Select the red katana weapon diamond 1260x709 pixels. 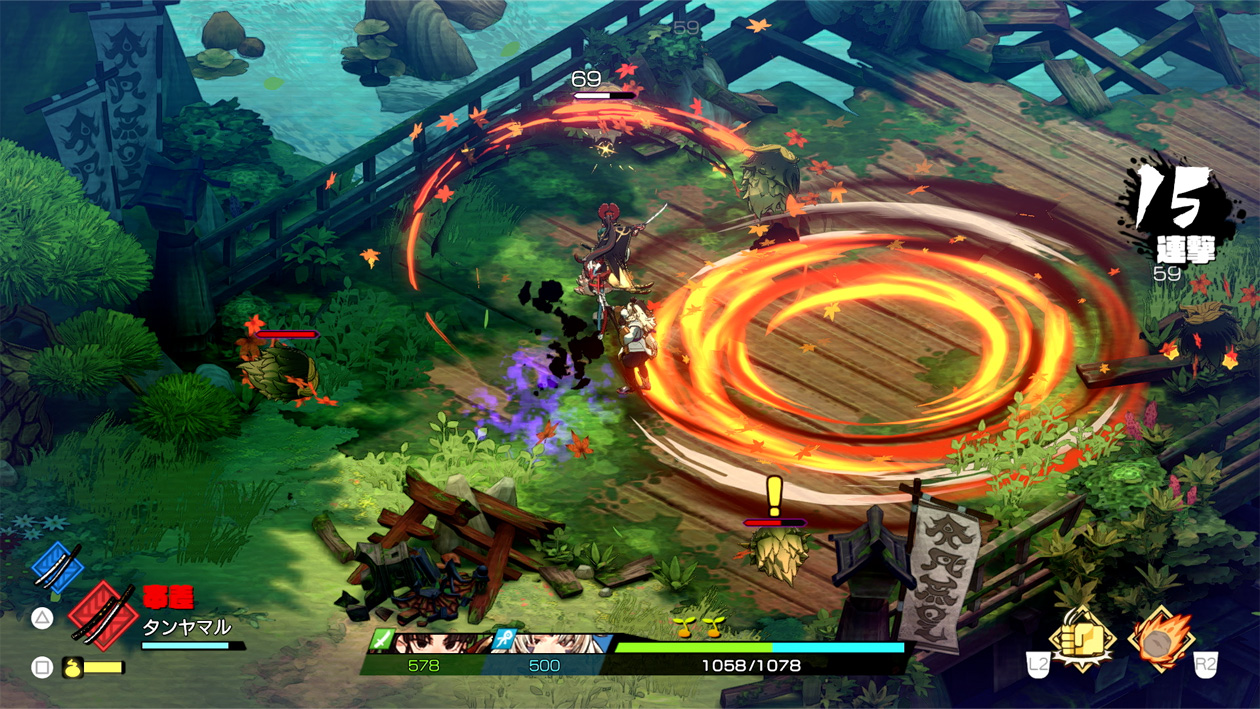pyautogui.click(x=101, y=616)
